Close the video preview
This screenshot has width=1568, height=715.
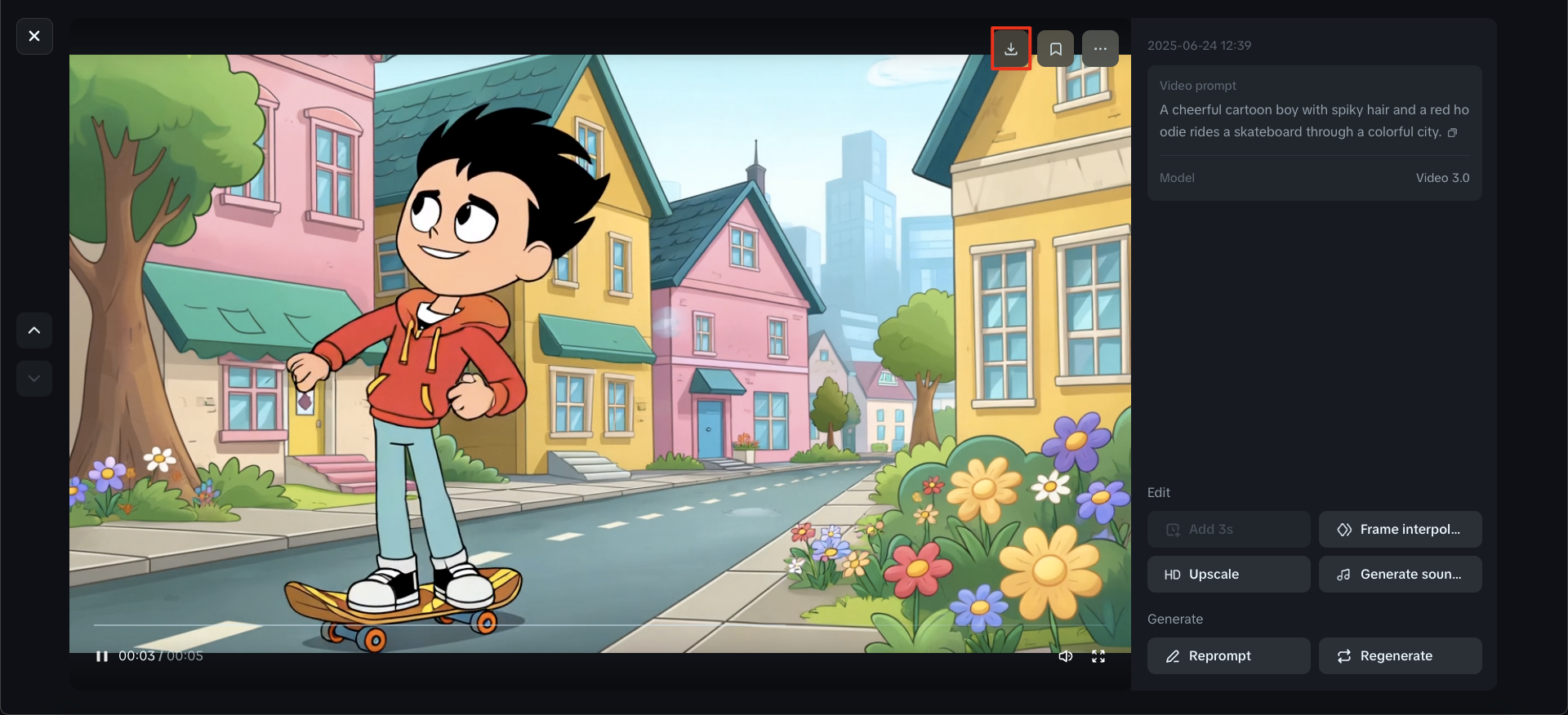coord(33,36)
